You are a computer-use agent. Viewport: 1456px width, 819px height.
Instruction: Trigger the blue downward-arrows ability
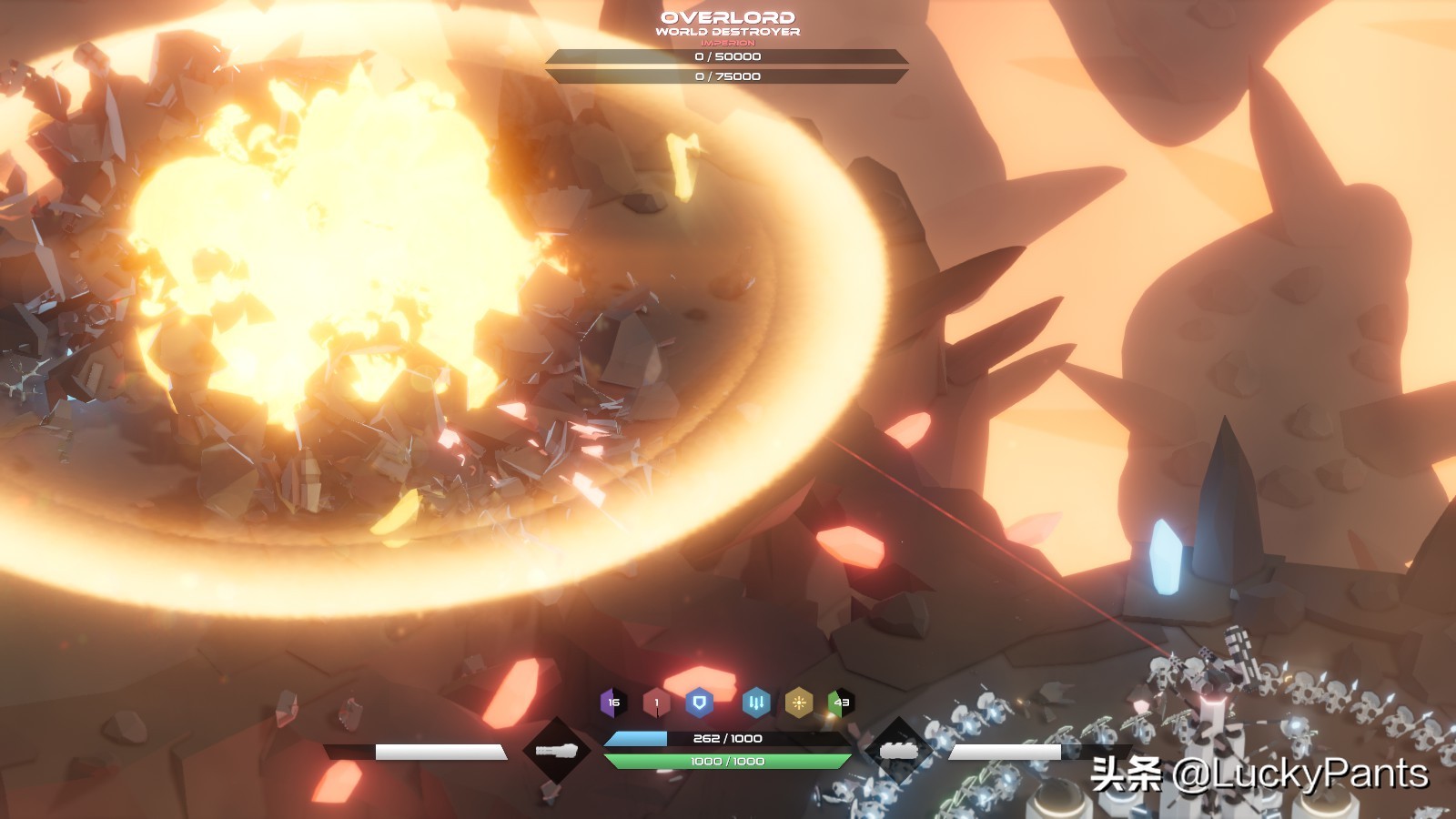click(756, 703)
